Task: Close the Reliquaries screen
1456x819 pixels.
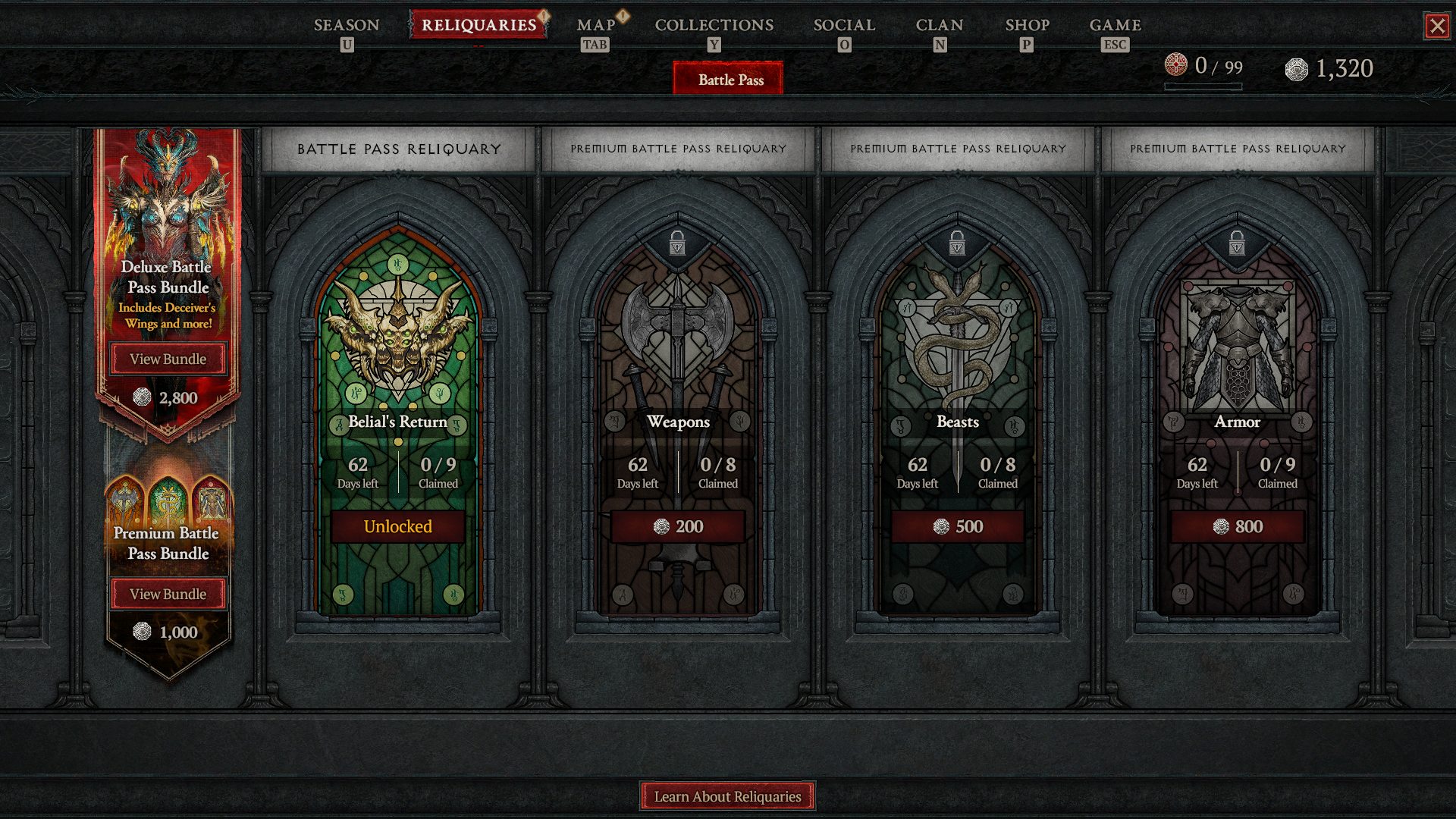Action: click(1439, 25)
